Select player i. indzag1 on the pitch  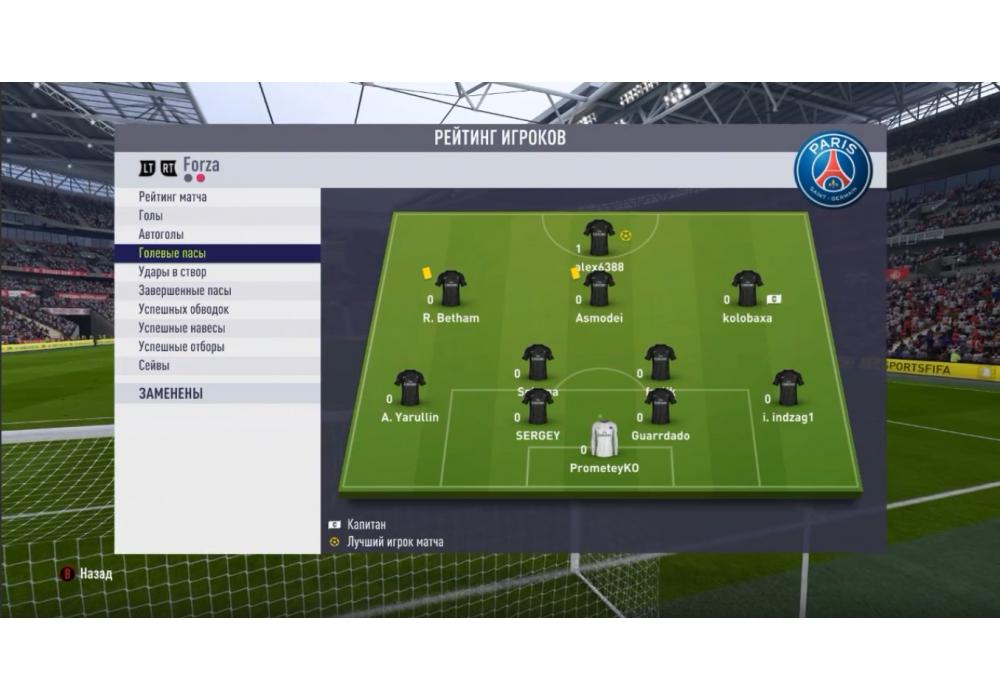coord(788,388)
